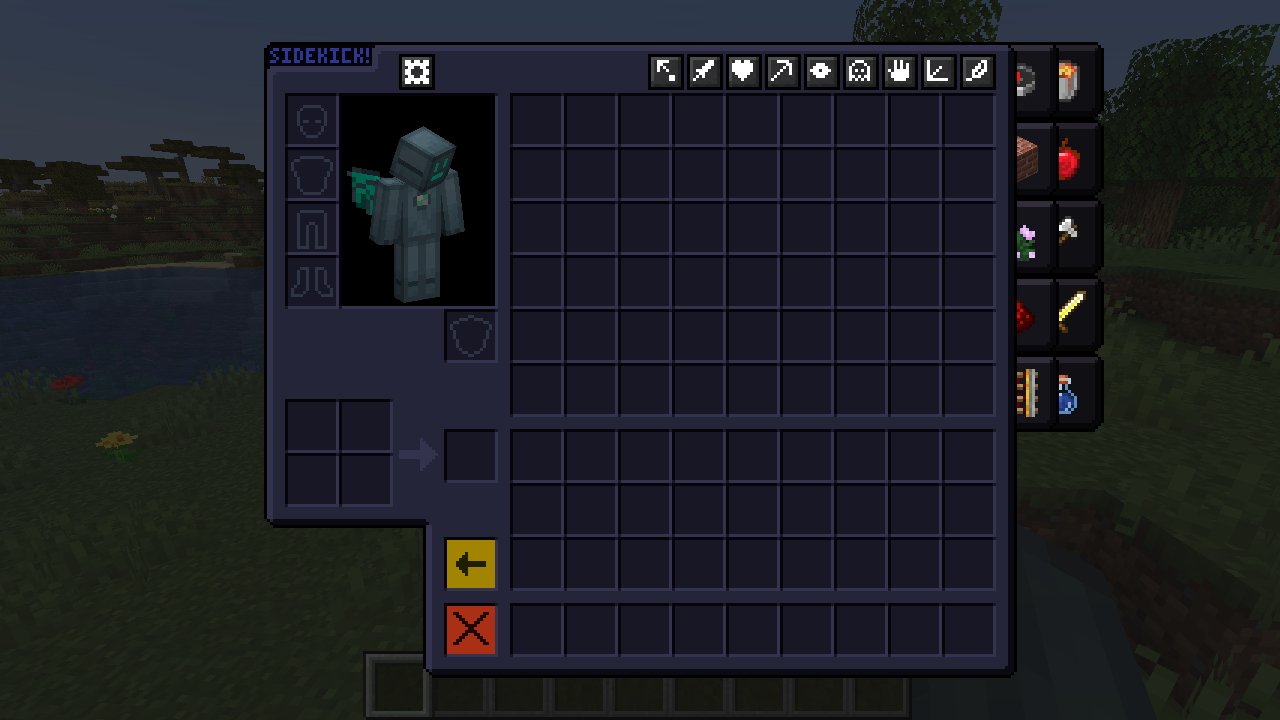Open the gear settings icon
This screenshot has width=1280, height=720.
point(416,71)
